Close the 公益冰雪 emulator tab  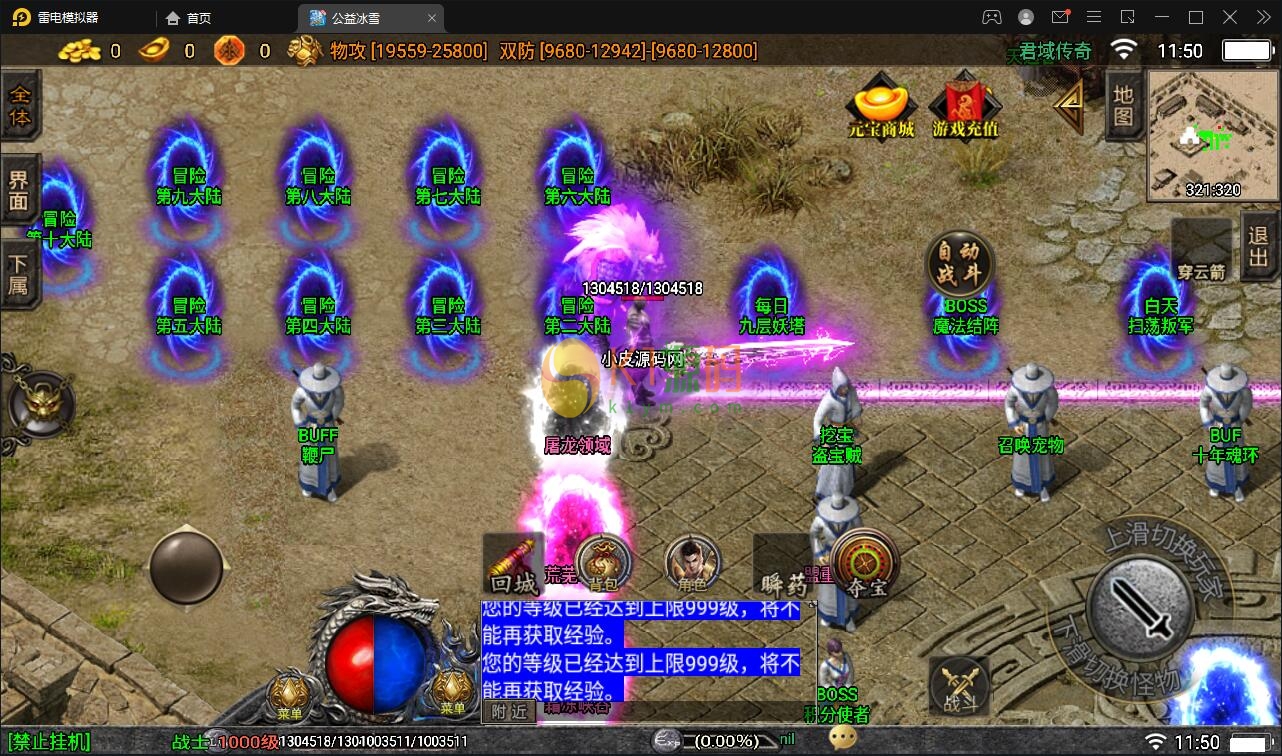(x=432, y=18)
